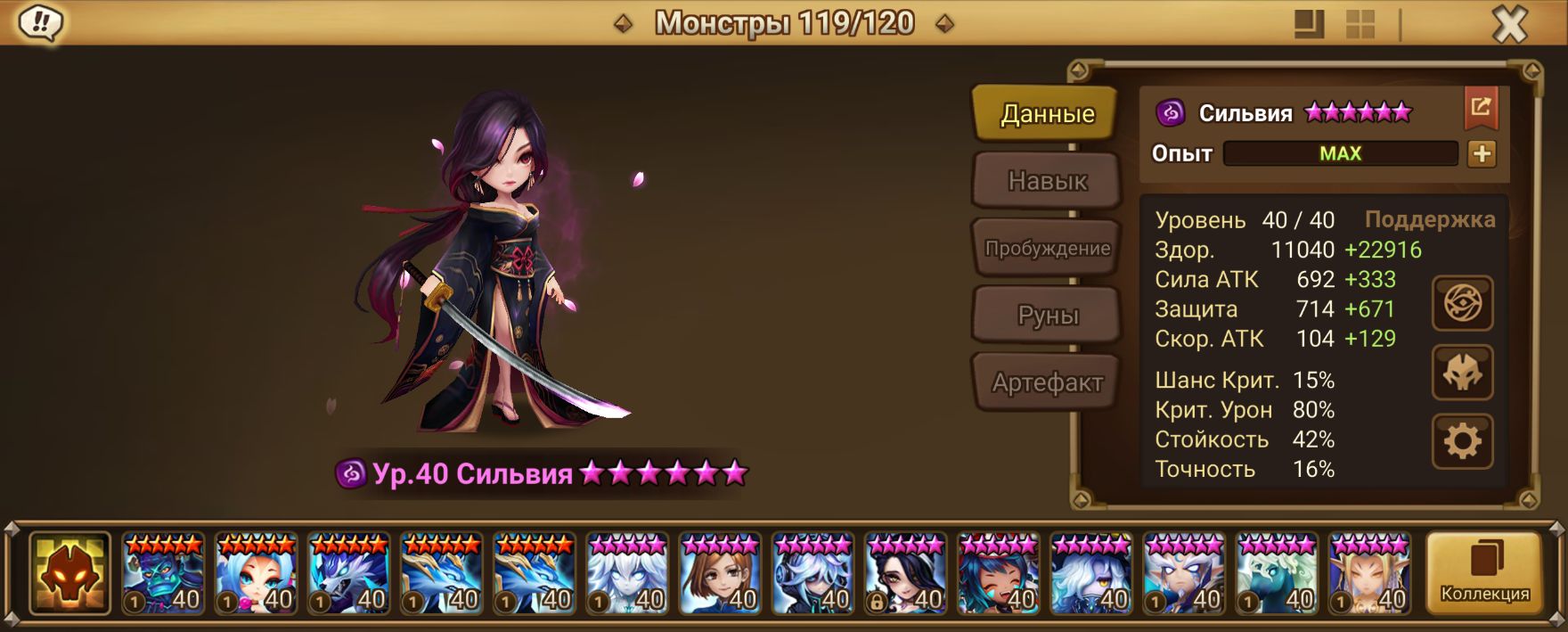Switch to the Пробуждение tab
1568x632 pixels.
pos(1047,249)
